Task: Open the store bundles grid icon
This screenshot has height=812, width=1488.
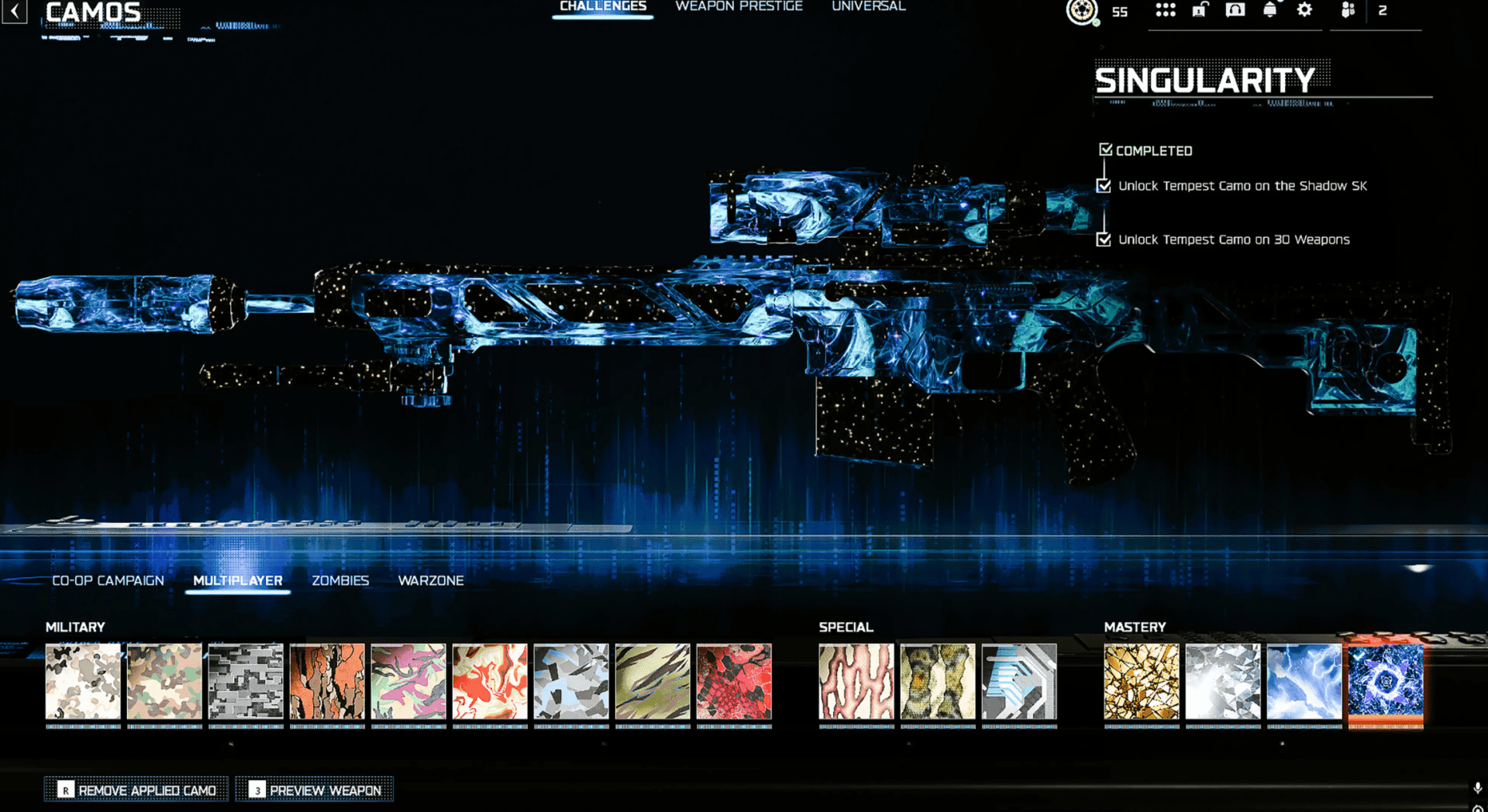Action: [1166, 11]
